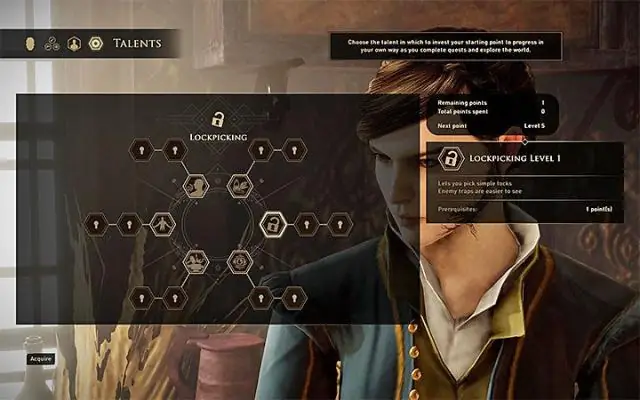The image size is (640, 400).
Task: Switch to the three-circles skills tab
Action: [x=52, y=43]
